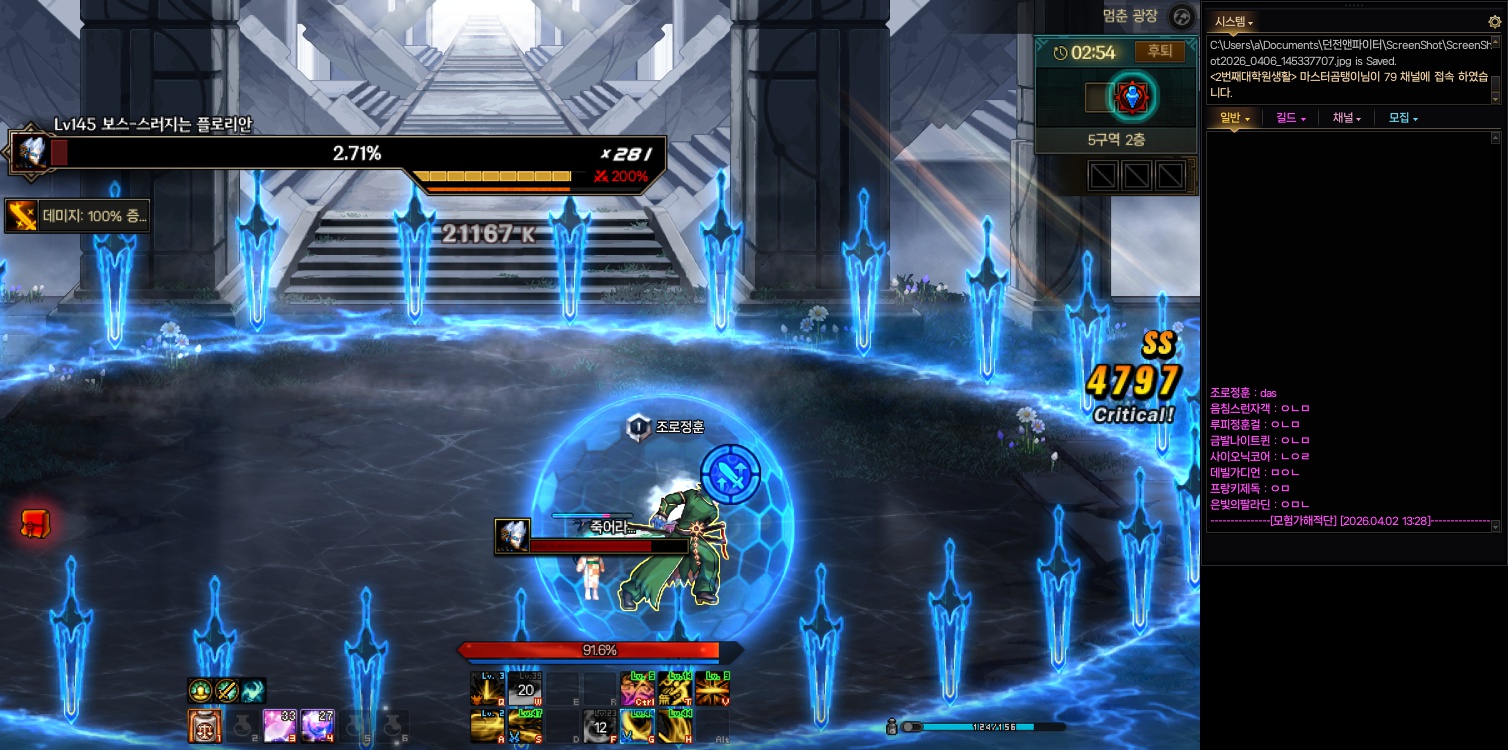Open chat settings with the gear icon

1495,21
